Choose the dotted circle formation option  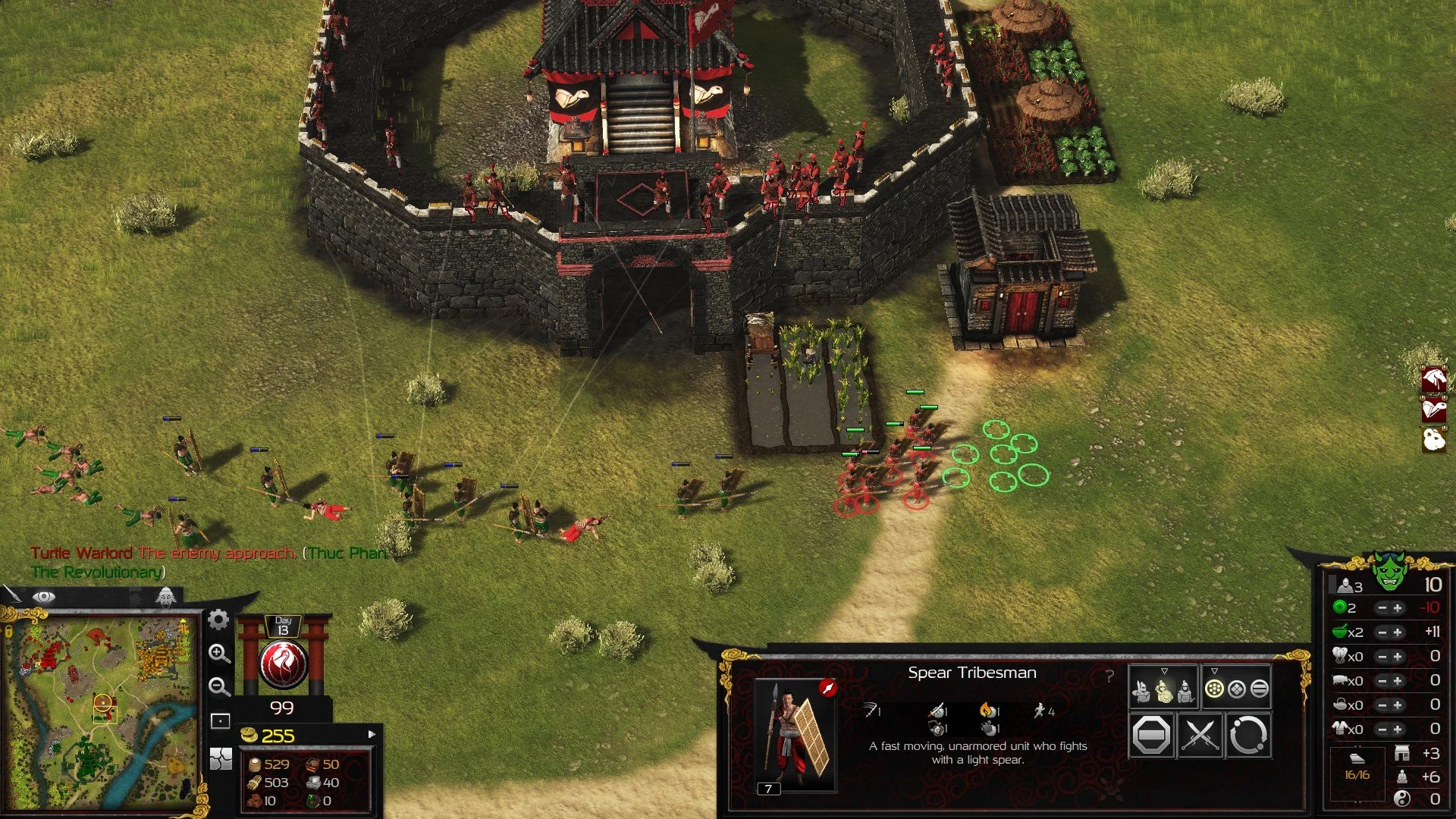coord(1214,689)
